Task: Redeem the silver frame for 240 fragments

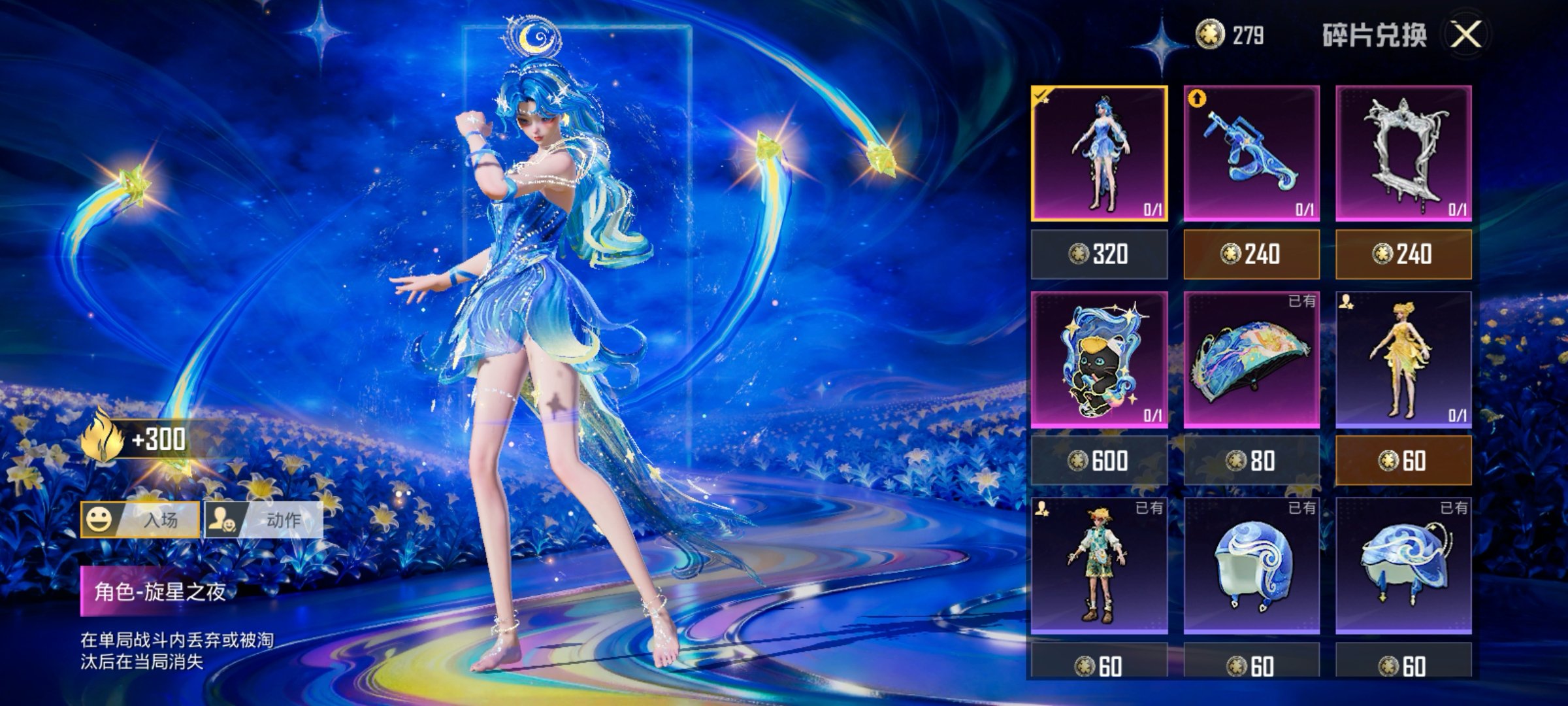Action: pyautogui.click(x=1403, y=254)
